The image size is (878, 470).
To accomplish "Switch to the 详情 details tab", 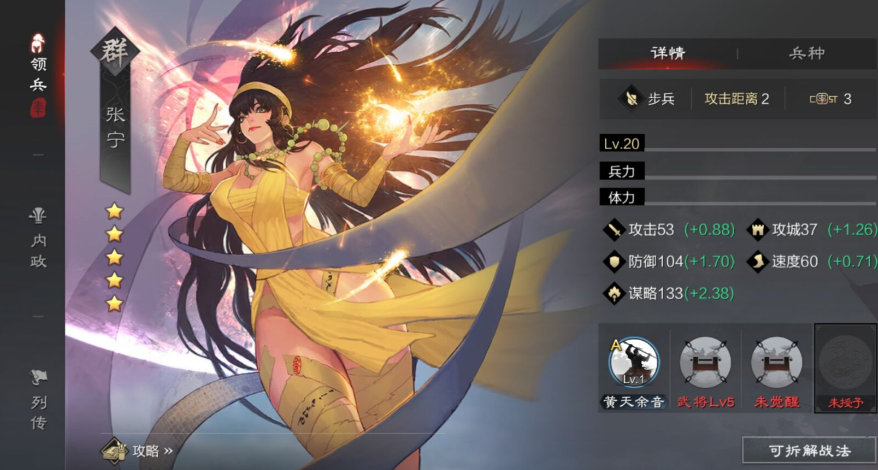I will [667, 53].
